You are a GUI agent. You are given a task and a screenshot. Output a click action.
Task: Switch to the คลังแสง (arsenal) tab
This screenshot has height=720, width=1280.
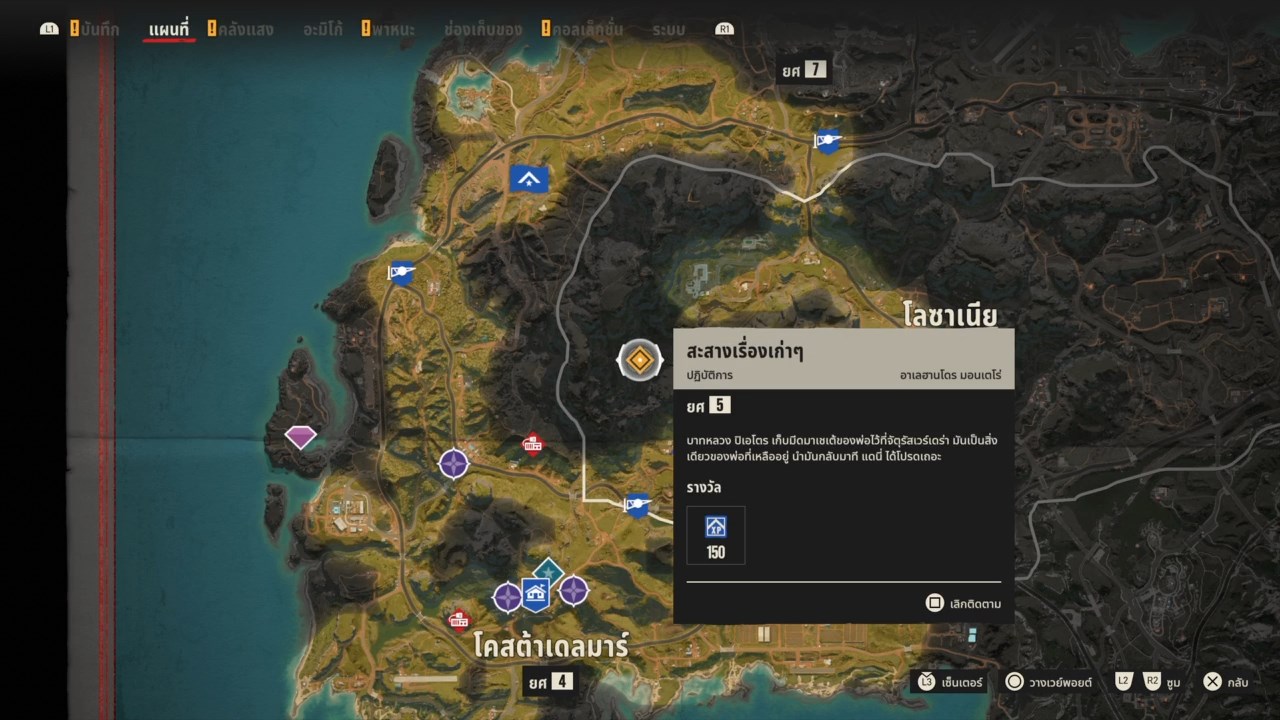(245, 30)
